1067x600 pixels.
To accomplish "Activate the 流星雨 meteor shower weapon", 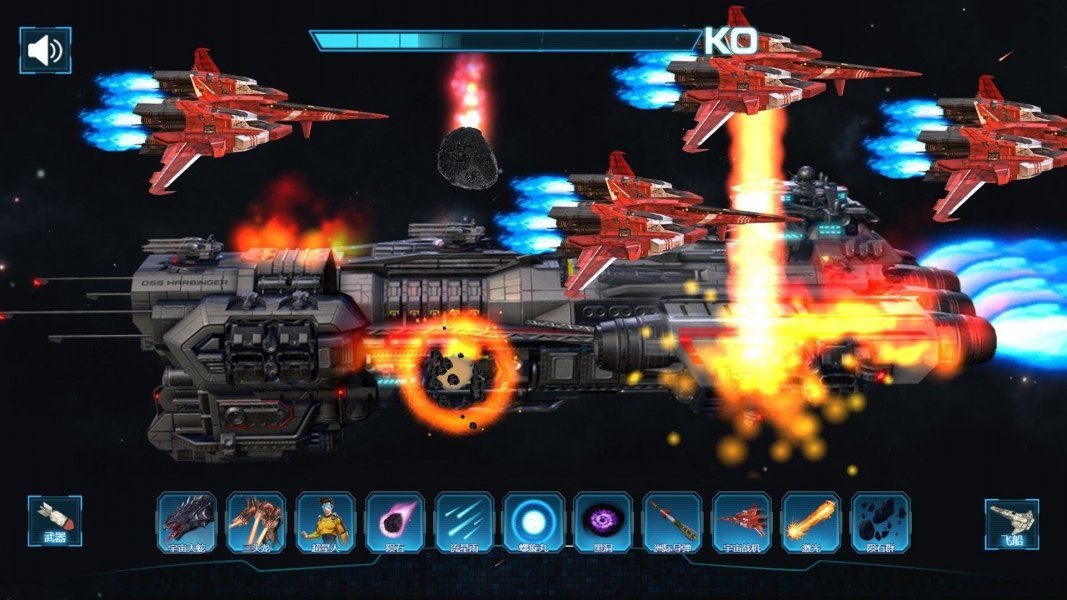I will tap(464, 522).
